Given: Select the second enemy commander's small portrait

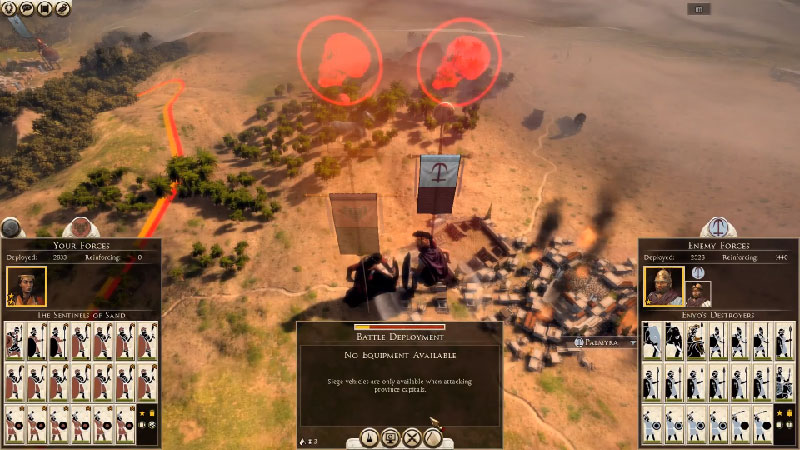Looking at the screenshot, I should (x=698, y=292).
